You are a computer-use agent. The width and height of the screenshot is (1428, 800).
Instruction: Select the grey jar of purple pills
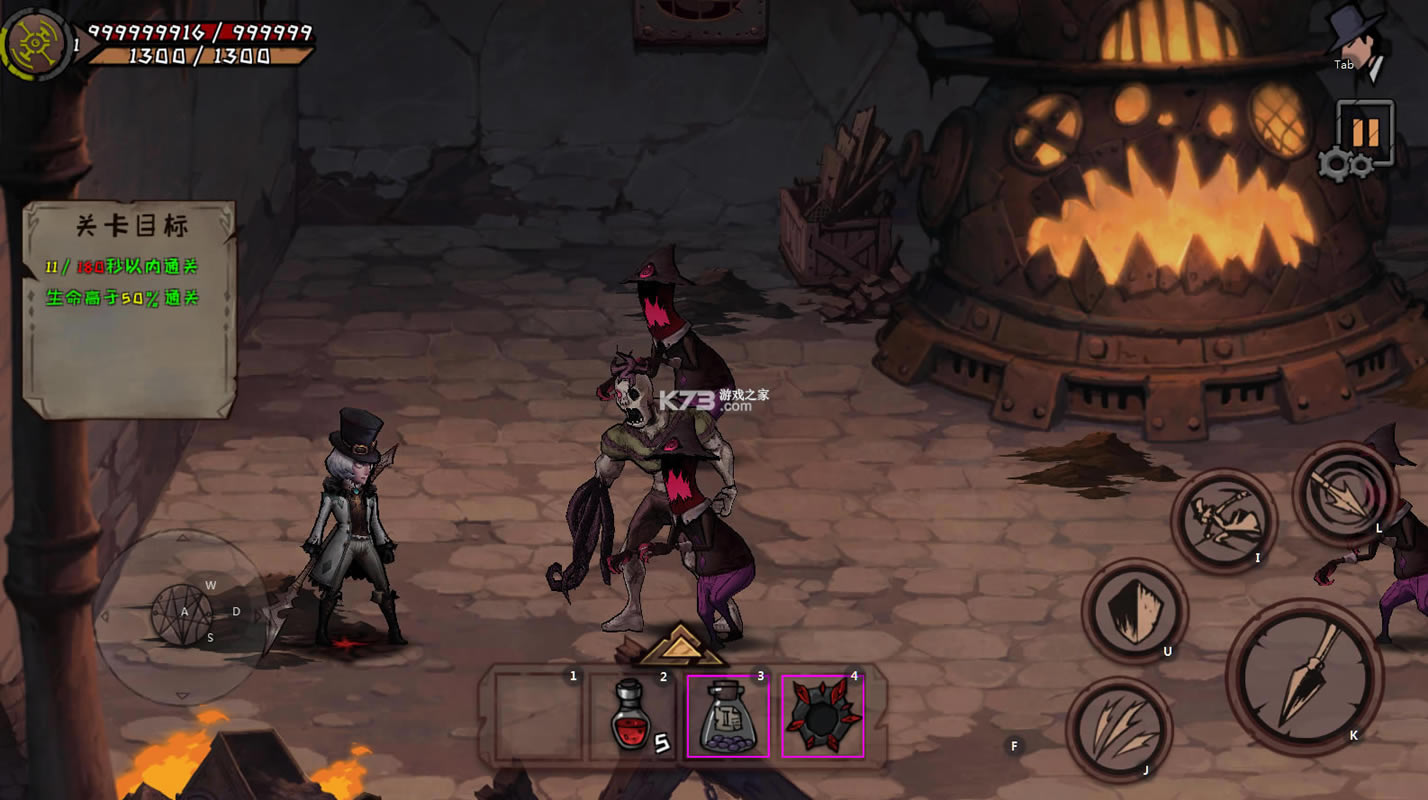pyautogui.click(x=727, y=716)
